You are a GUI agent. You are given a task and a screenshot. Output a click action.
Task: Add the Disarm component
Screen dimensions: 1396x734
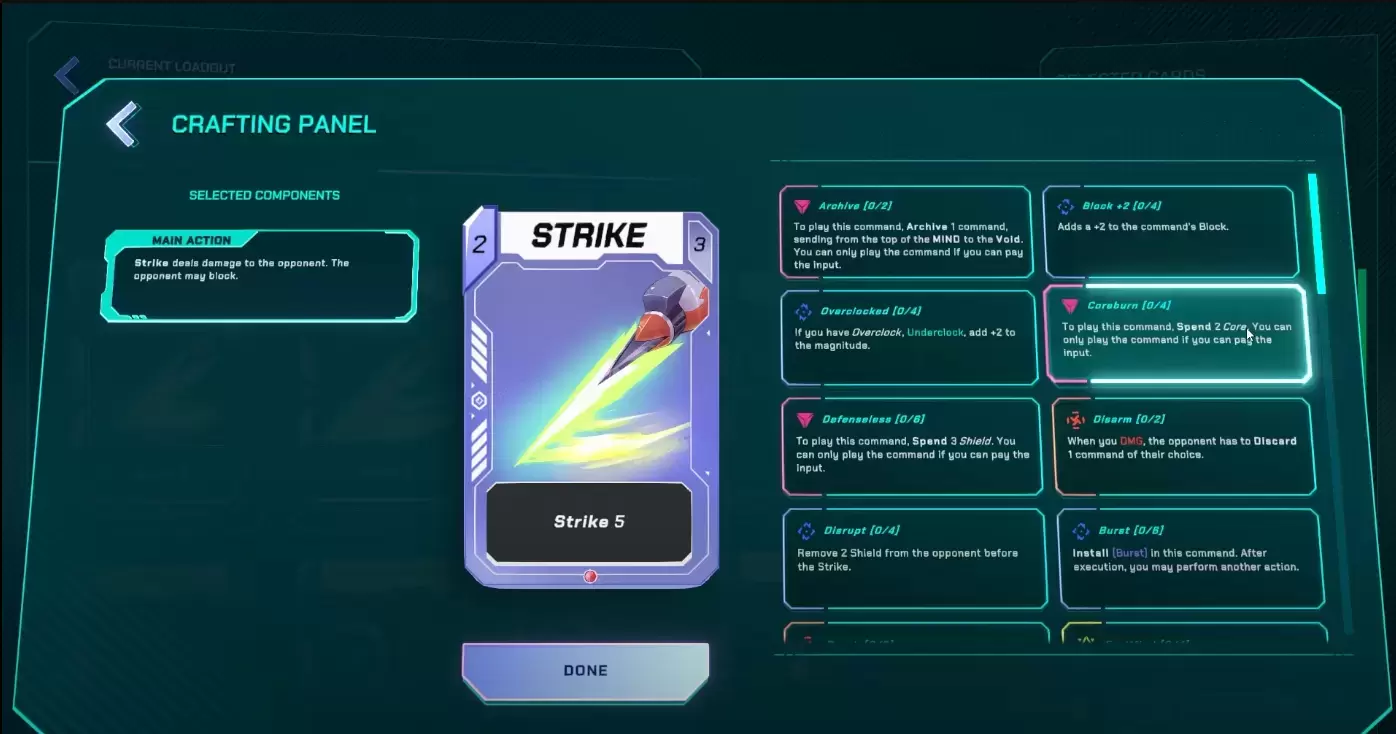(x=1183, y=446)
